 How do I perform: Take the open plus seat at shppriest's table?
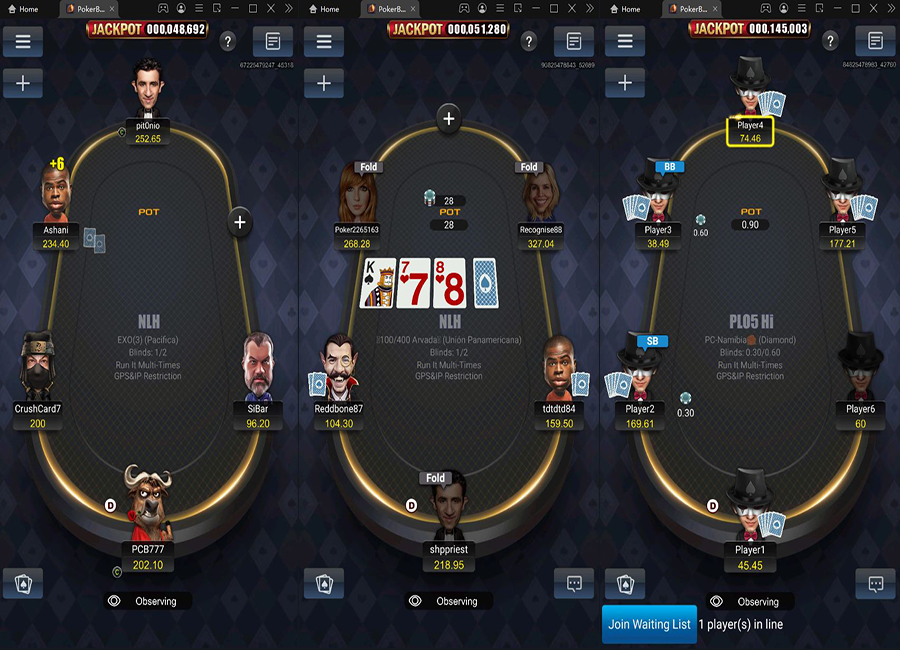click(x=449, y=120)
